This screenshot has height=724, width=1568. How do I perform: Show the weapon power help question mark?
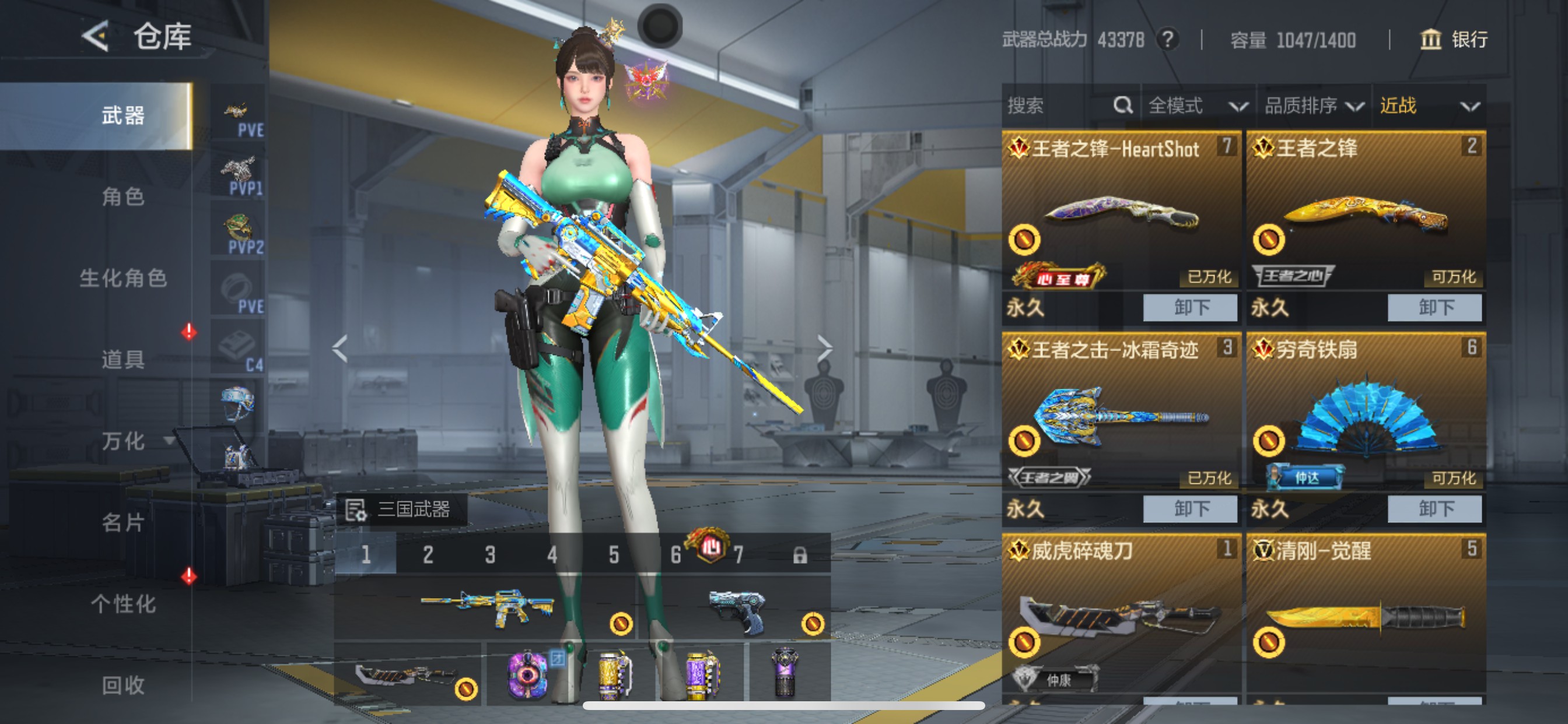point(1167,40)
